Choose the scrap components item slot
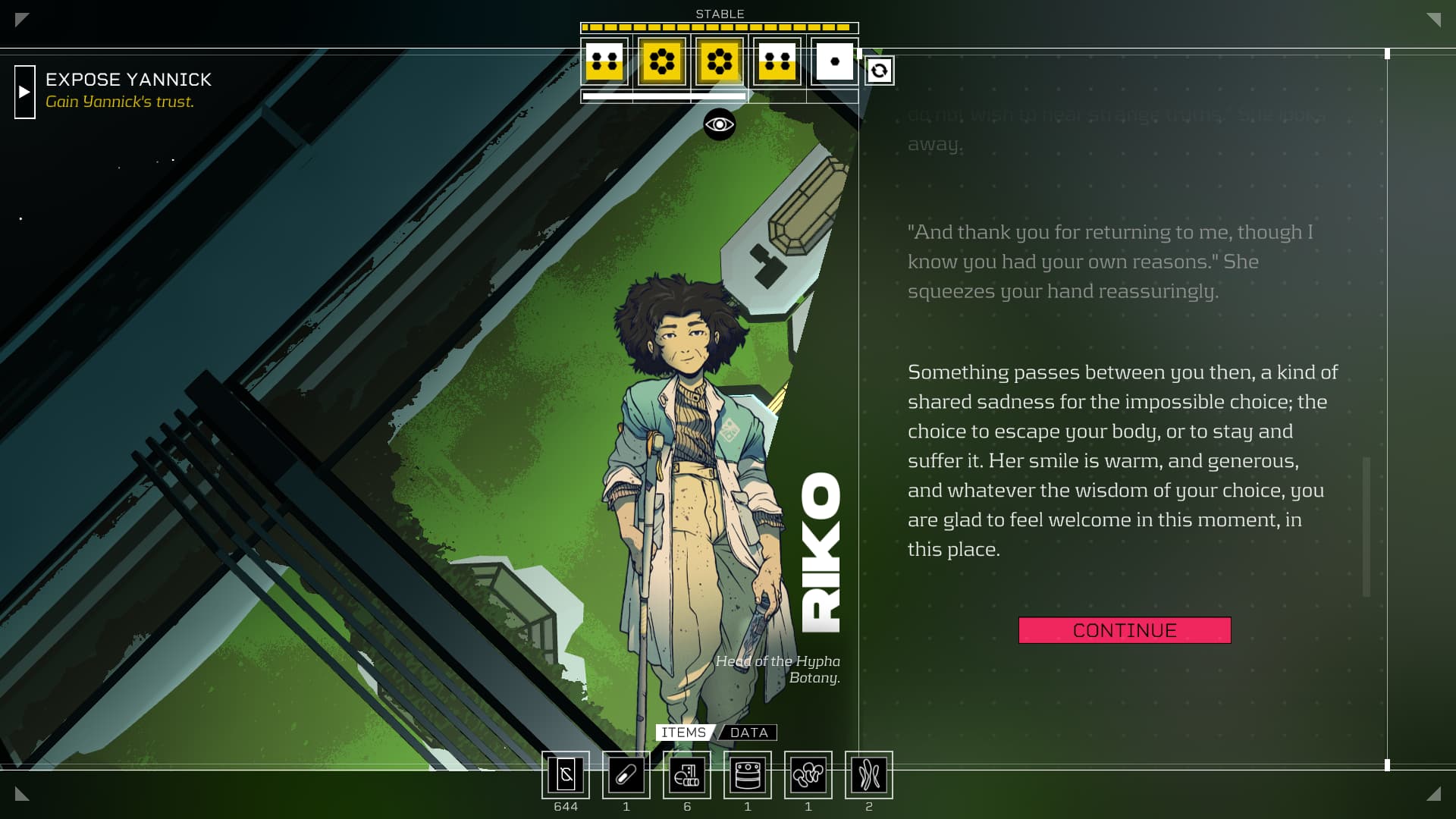Viewport: 1456px width, 819px height. point(687,775)
